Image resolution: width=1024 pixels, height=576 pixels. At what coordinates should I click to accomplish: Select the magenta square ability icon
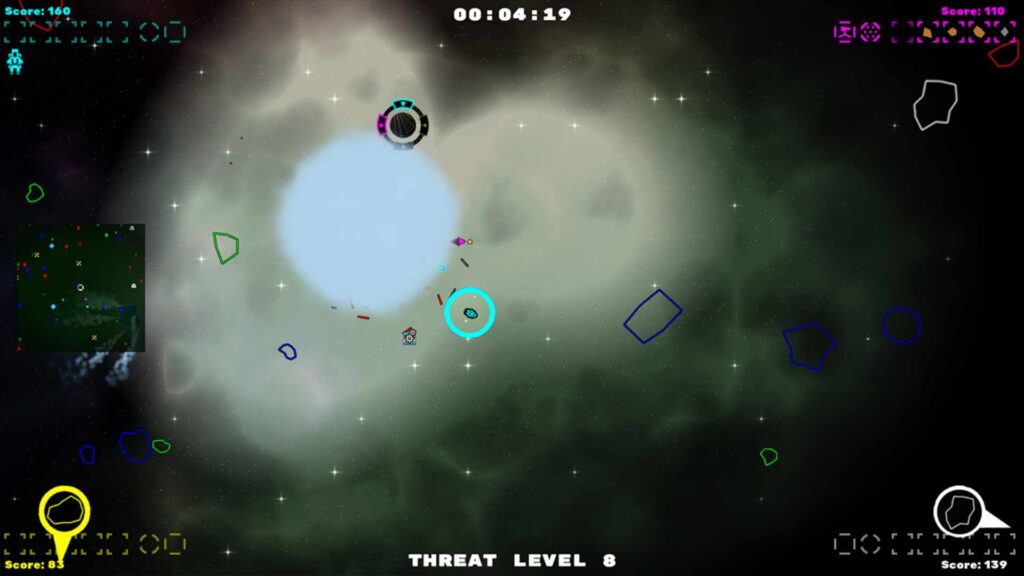tap(845, 32)
